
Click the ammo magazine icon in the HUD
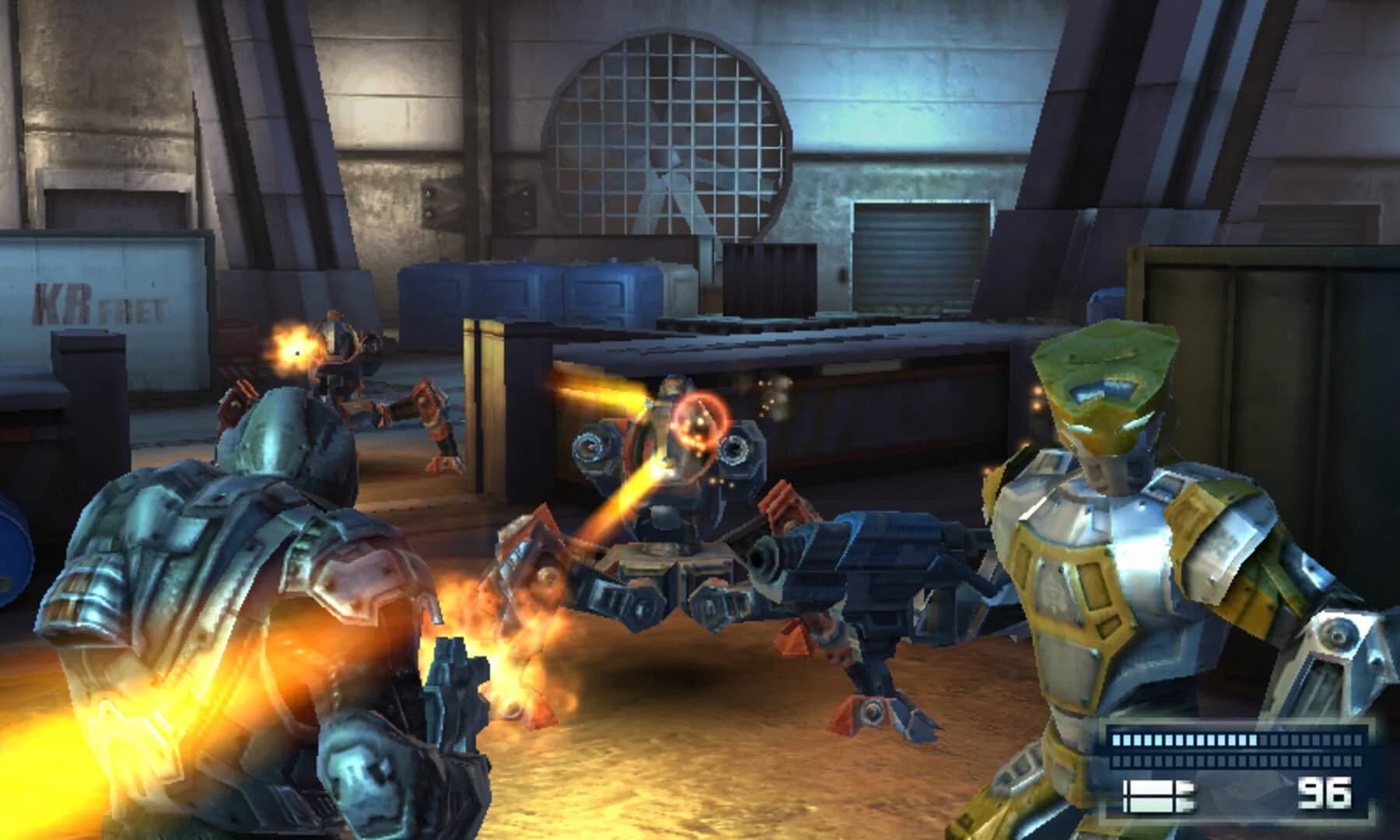(1151, 796)
